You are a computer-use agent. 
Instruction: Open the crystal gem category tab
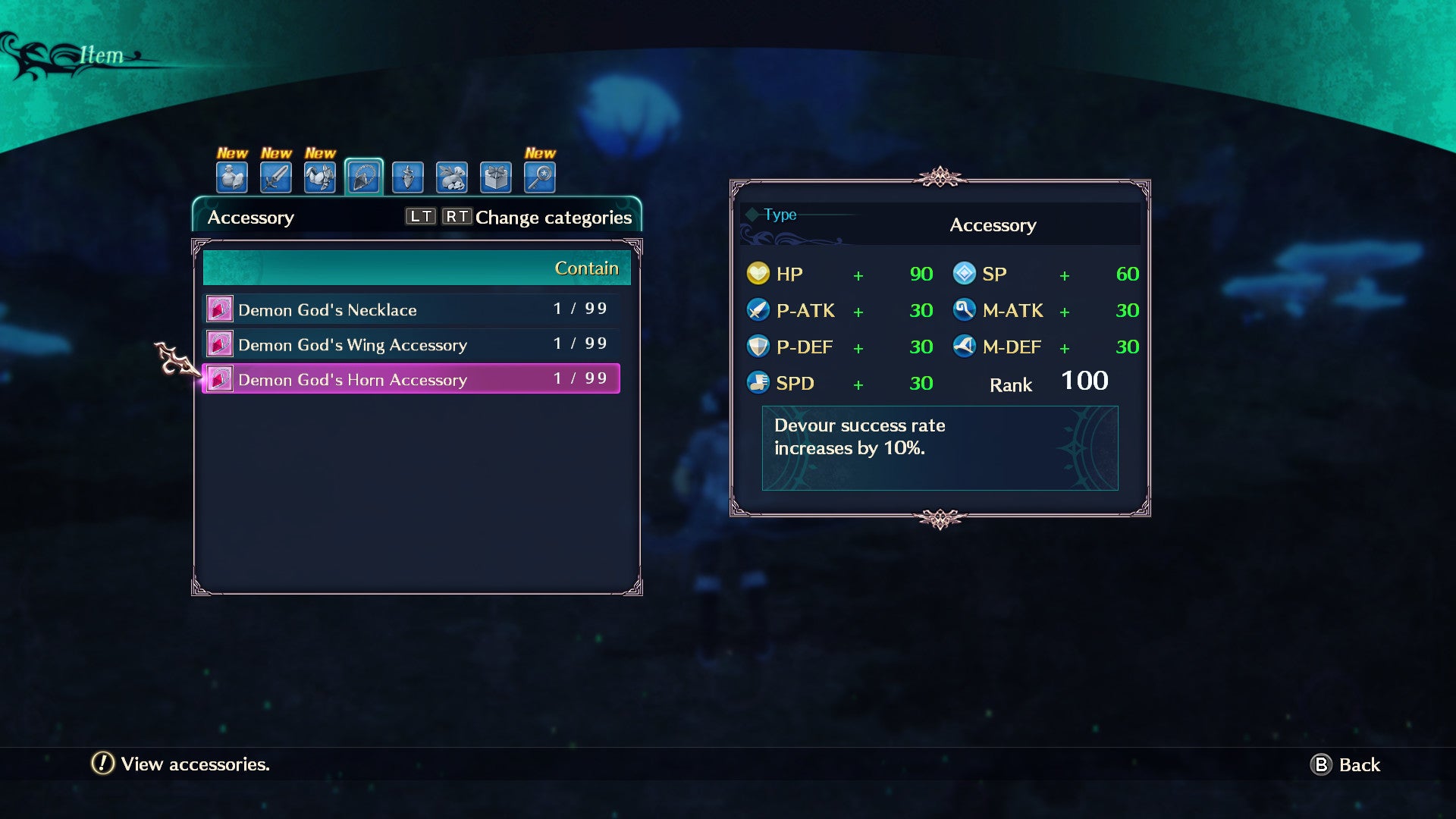click(x=408, y=177)
